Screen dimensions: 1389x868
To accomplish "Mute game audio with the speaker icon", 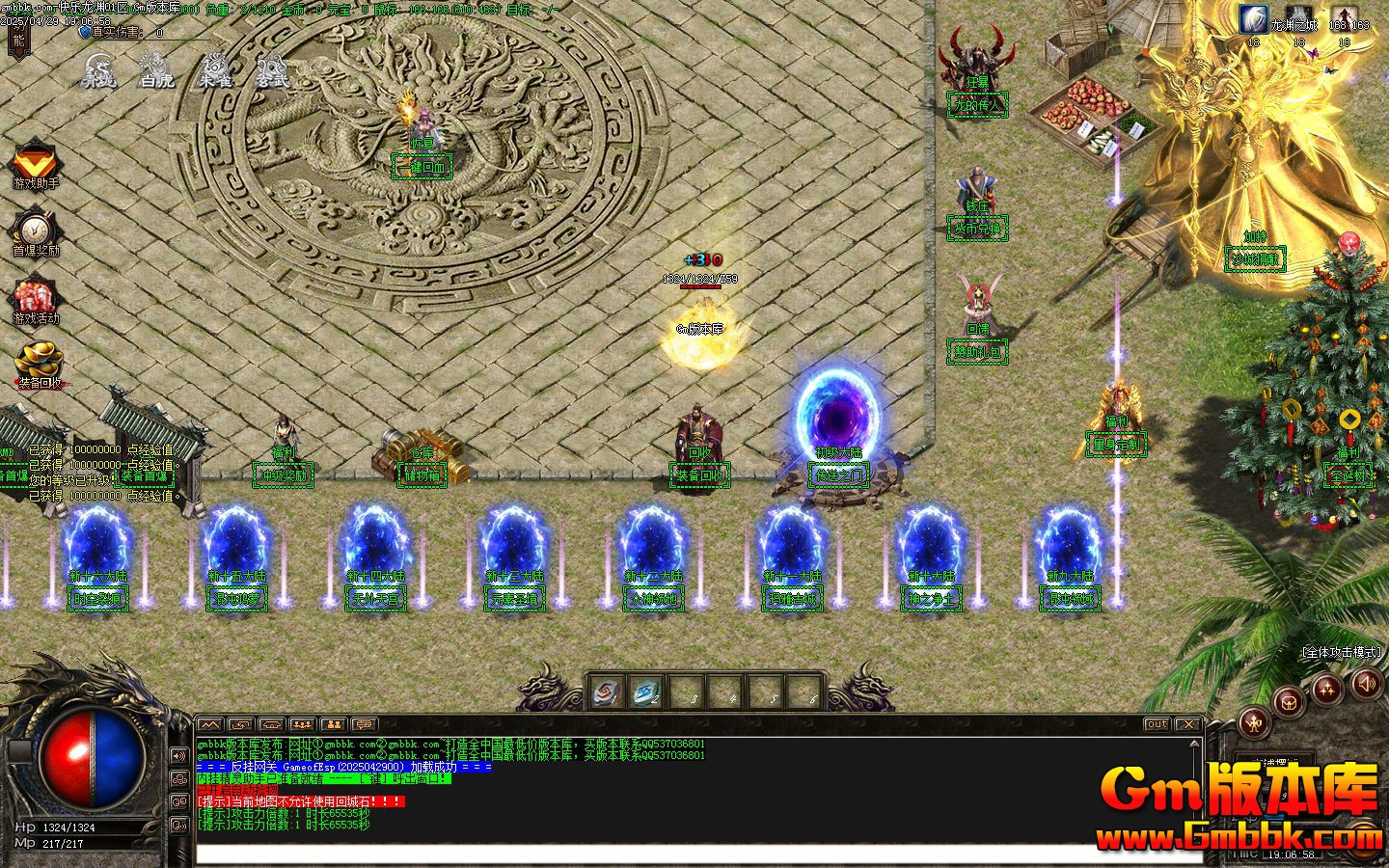I will [1366, 682].
